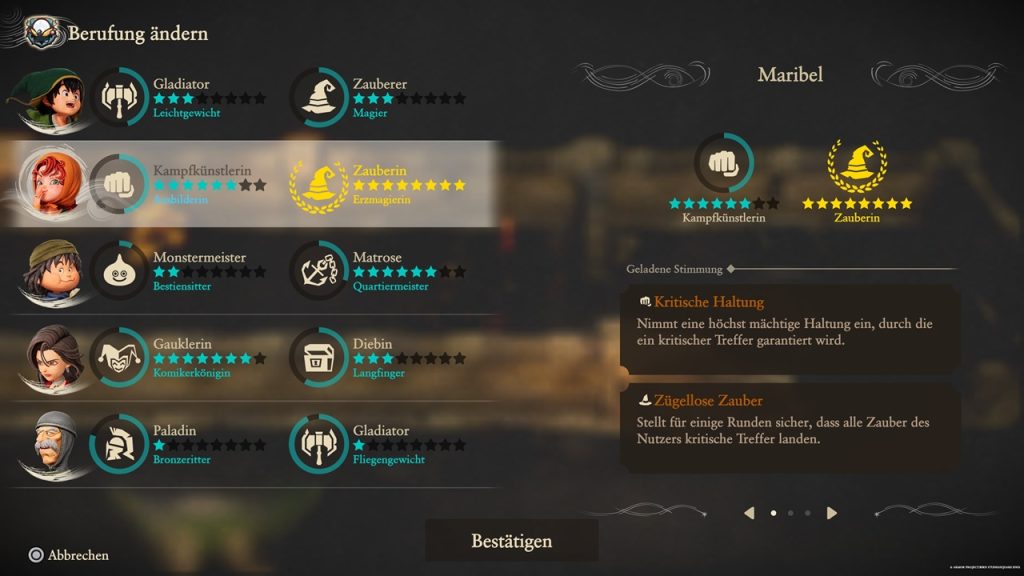Select the helmeted old knight portrait
Screen dimensions: 1024x576
45,444
